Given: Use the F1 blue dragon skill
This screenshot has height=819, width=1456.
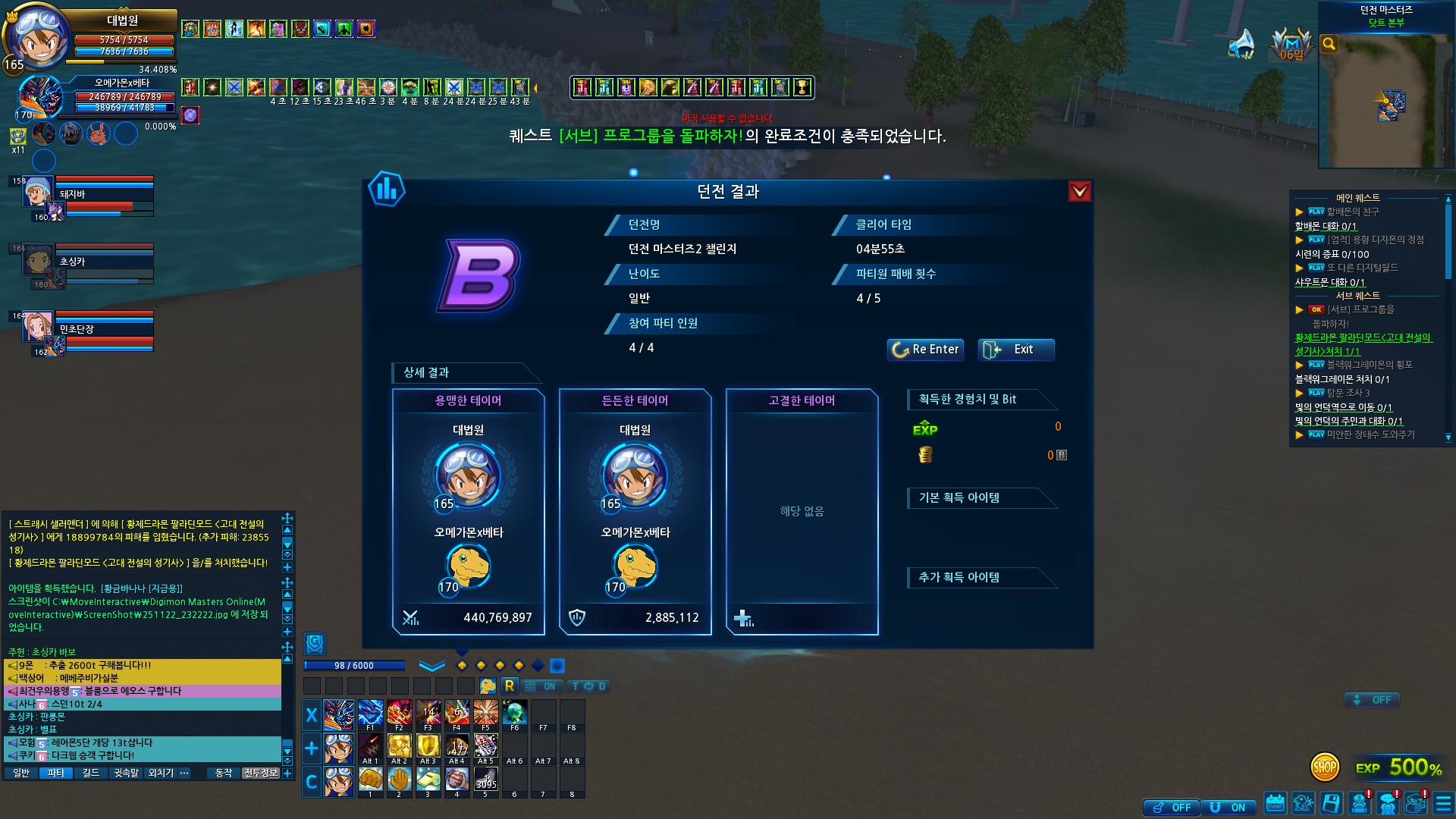Looking at the screenshot, I should [x=370, y=714].
